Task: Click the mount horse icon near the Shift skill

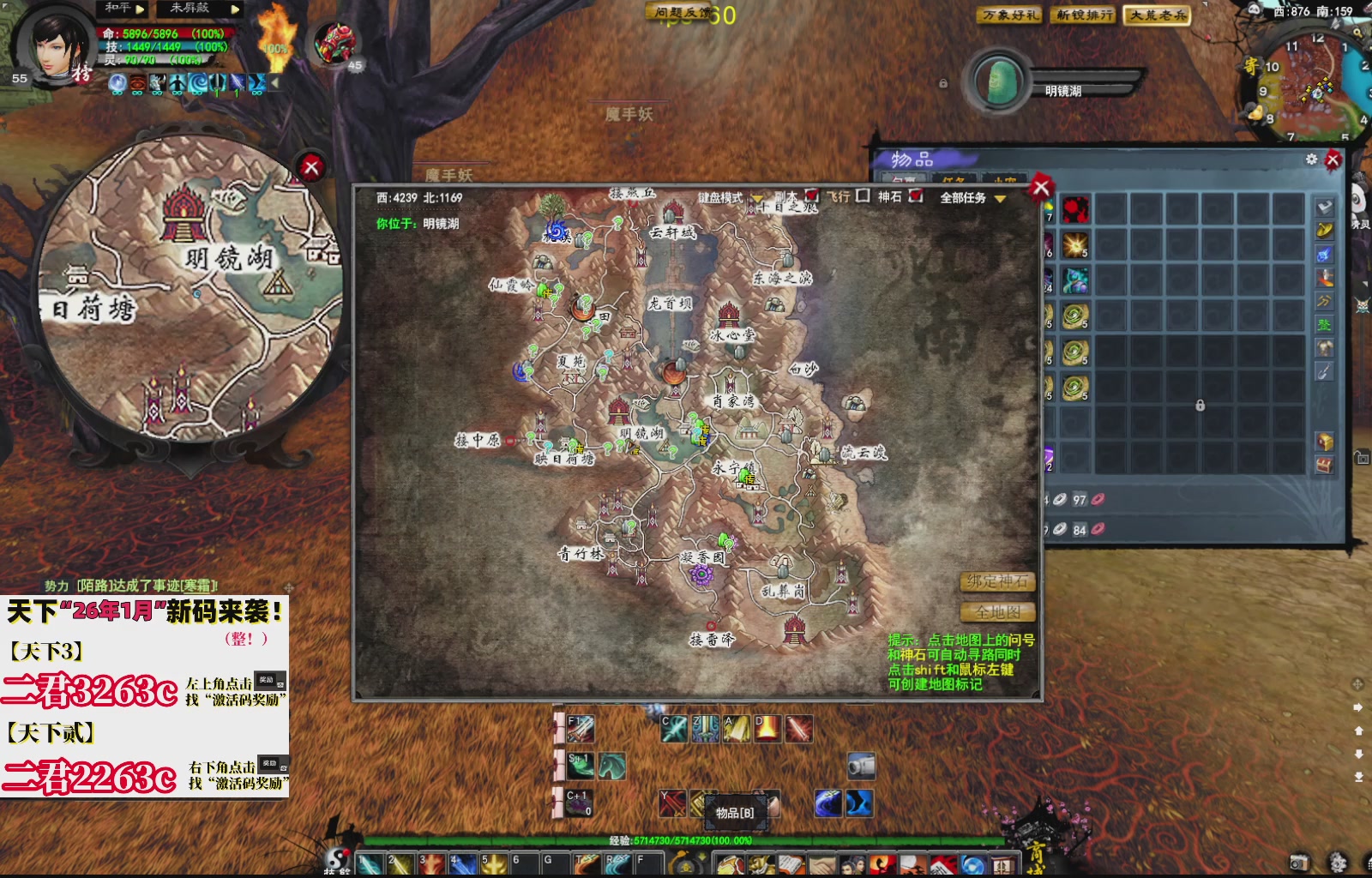Action: point(612,766)
